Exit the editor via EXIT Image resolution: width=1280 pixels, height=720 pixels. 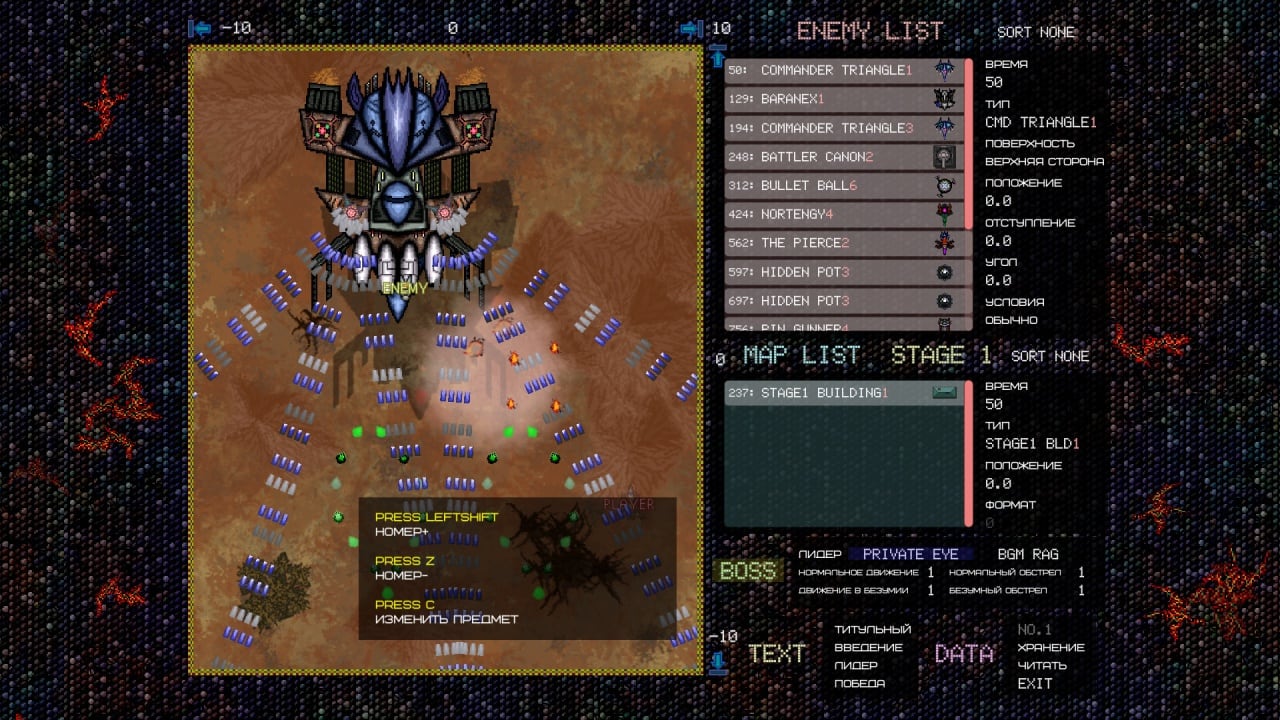[x=1035, y=683]
